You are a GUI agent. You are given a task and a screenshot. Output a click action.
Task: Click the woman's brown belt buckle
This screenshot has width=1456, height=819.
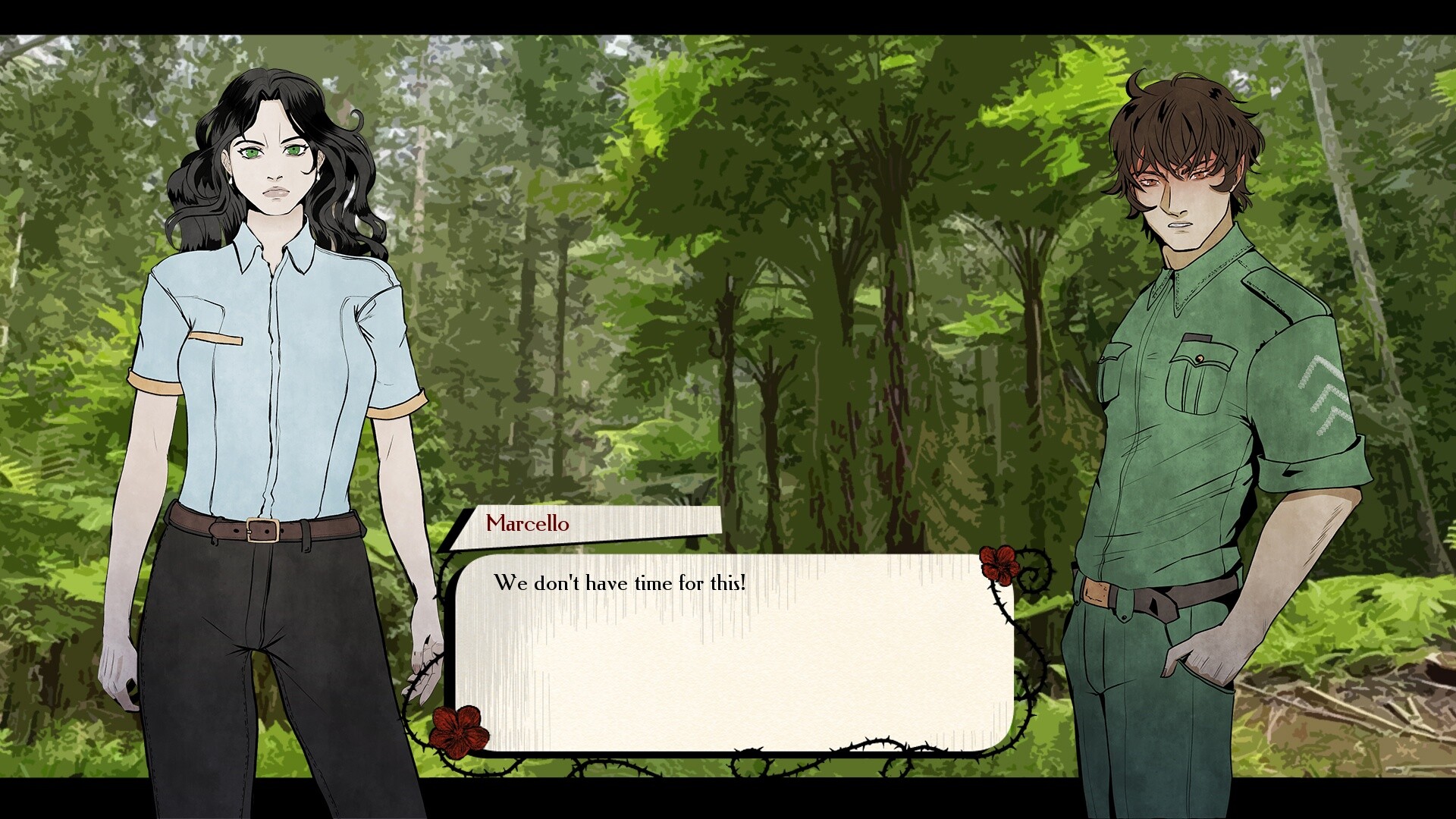261,531
